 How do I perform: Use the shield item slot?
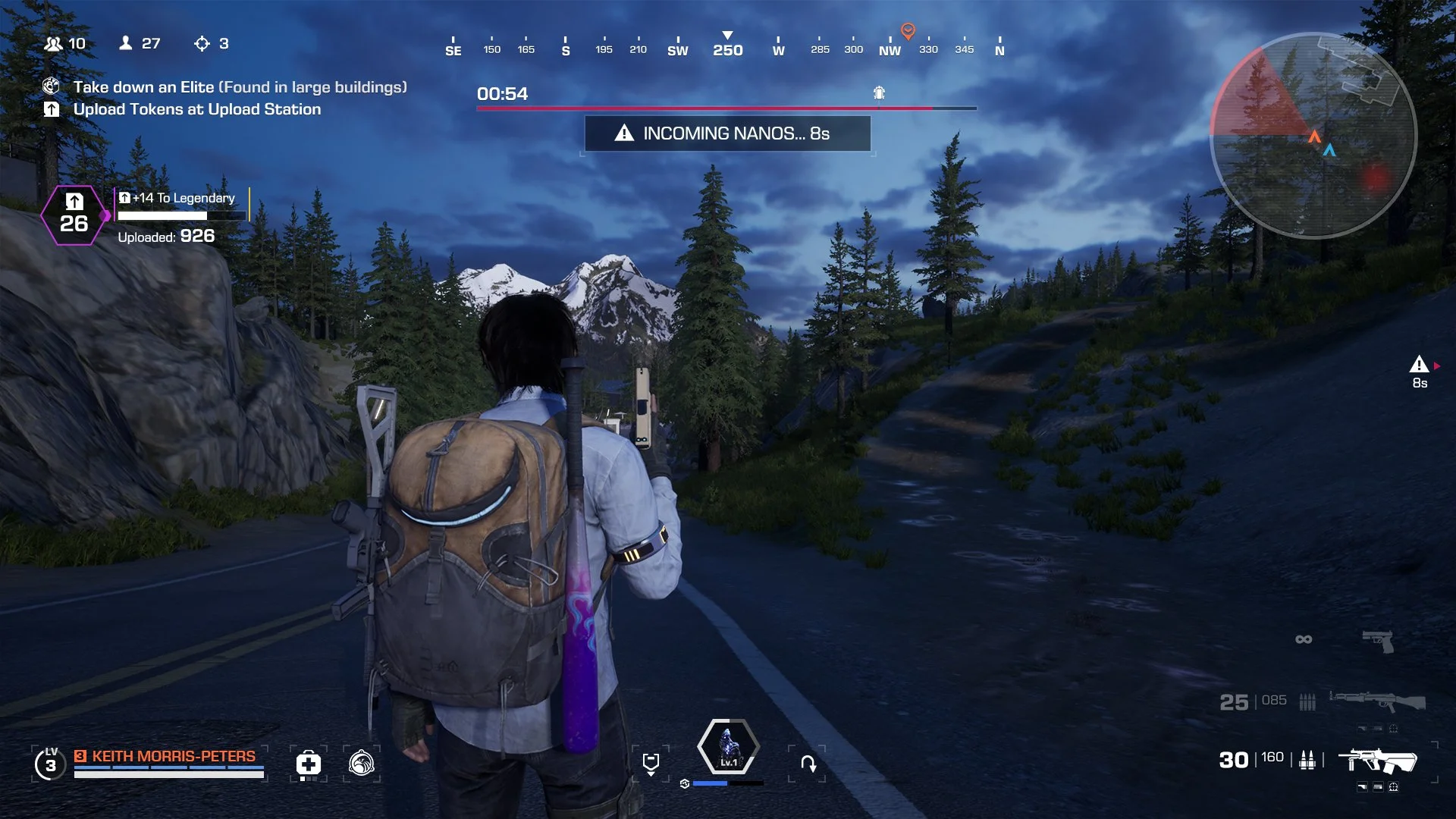point(651,762)
